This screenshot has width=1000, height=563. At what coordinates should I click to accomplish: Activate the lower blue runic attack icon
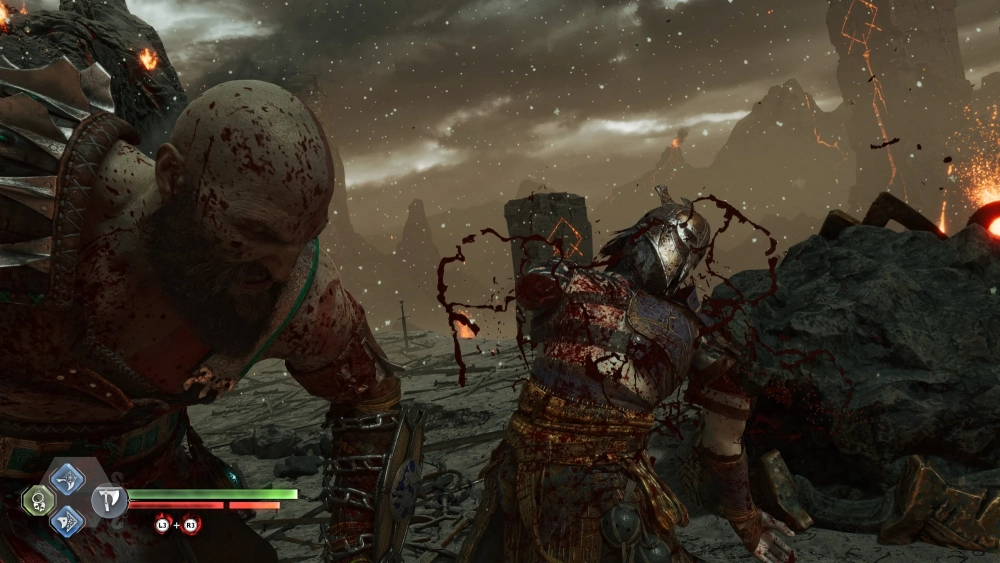coord(67,519)
